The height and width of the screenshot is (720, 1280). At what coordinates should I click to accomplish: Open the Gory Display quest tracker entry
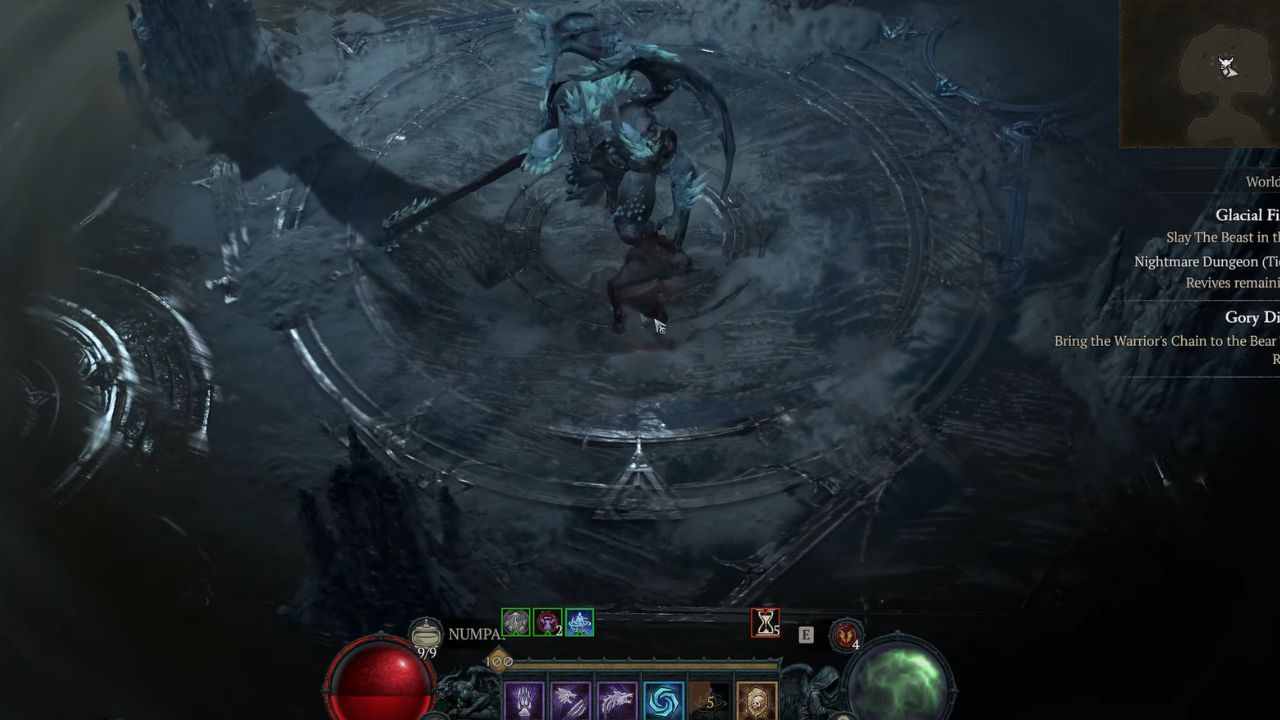click(x=1251, y=317)
